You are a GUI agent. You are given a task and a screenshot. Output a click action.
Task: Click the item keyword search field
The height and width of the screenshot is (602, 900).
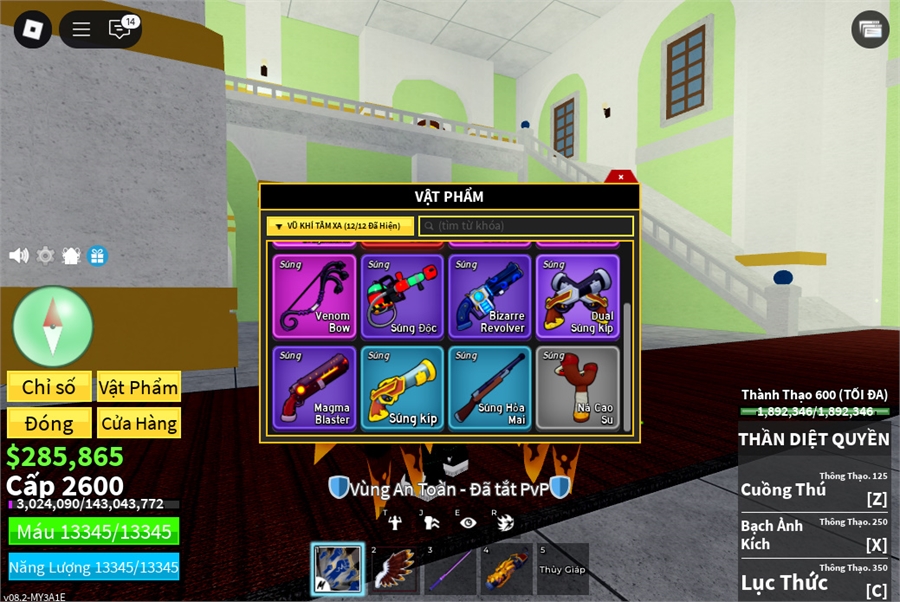coord(526,226)
